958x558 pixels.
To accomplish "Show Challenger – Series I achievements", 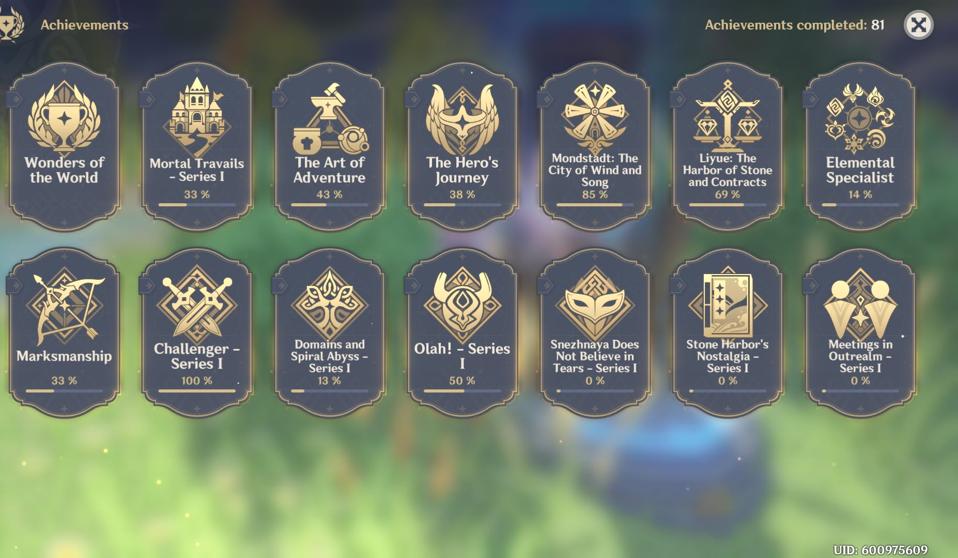I will coord(197,331).
